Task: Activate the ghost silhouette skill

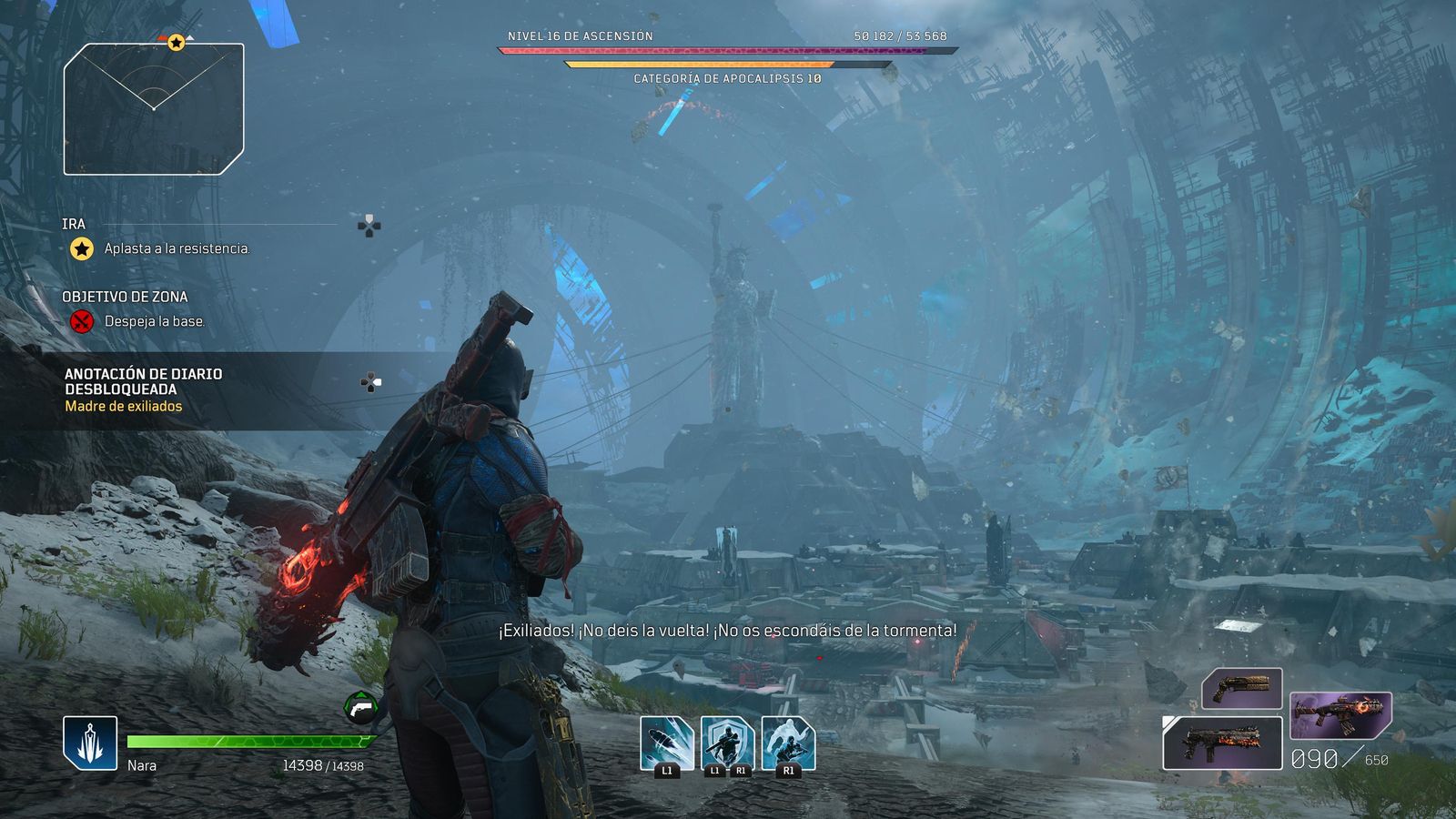Action: (x=788, y=743)
